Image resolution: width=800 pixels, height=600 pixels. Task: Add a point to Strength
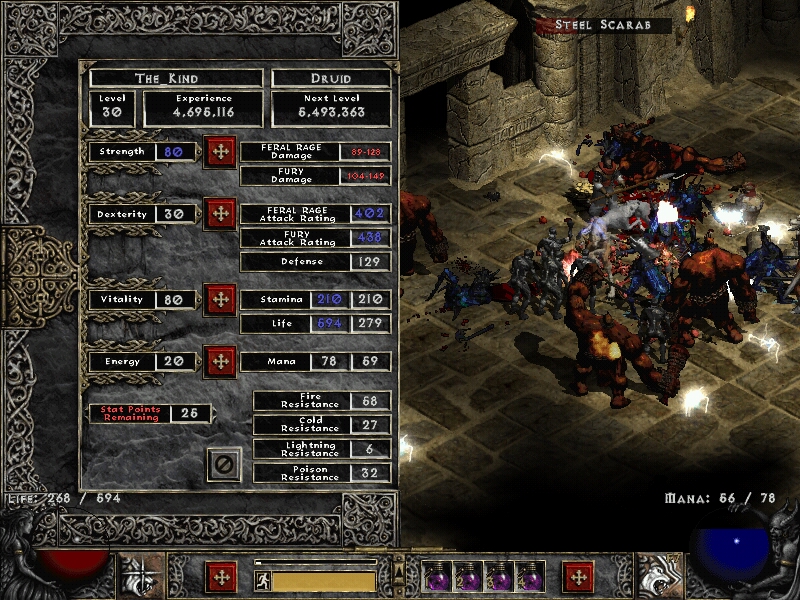[219, 153]
